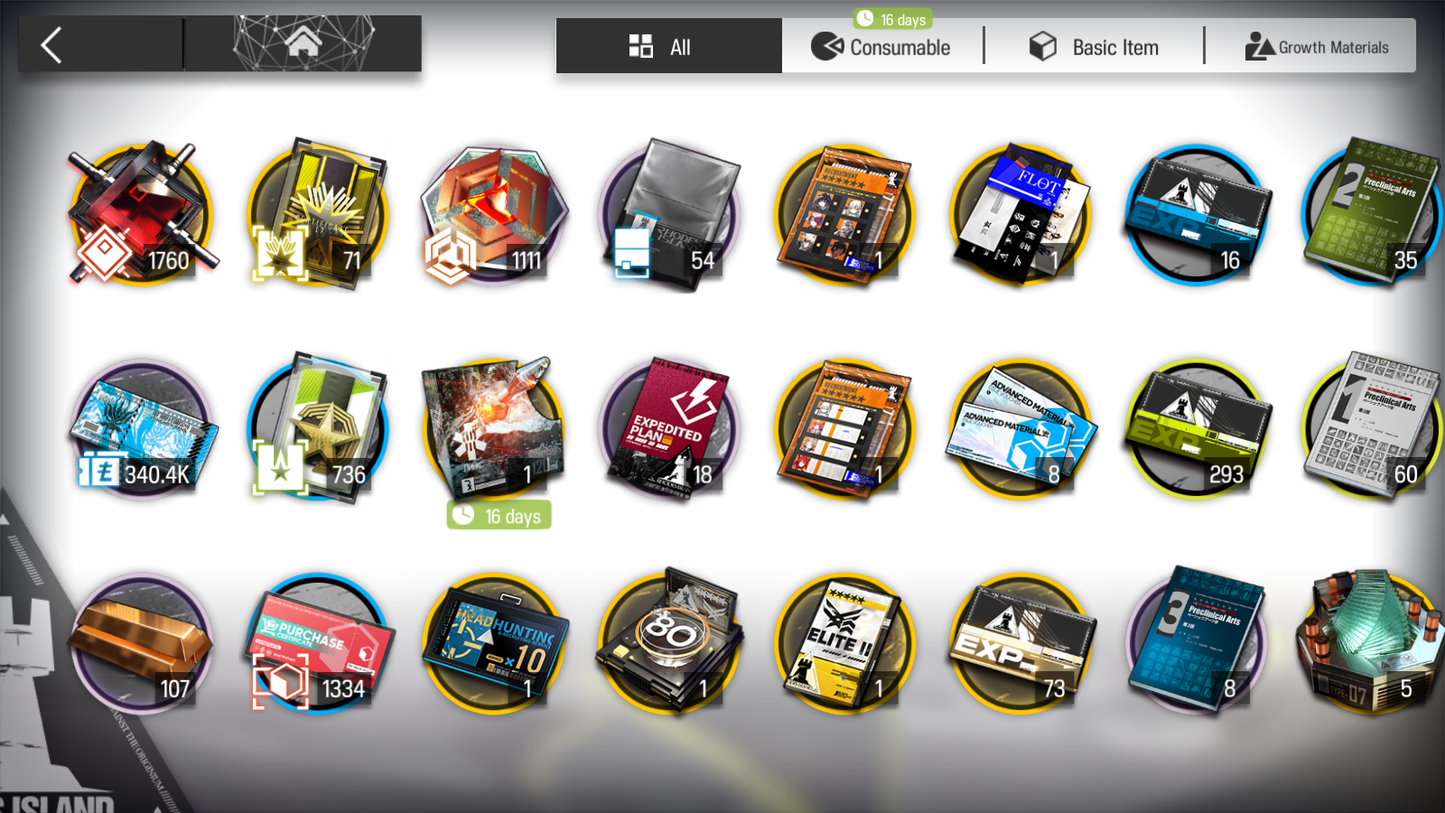Go back with the arrow button
The image size is (1445, 813).
pos(53,45)
